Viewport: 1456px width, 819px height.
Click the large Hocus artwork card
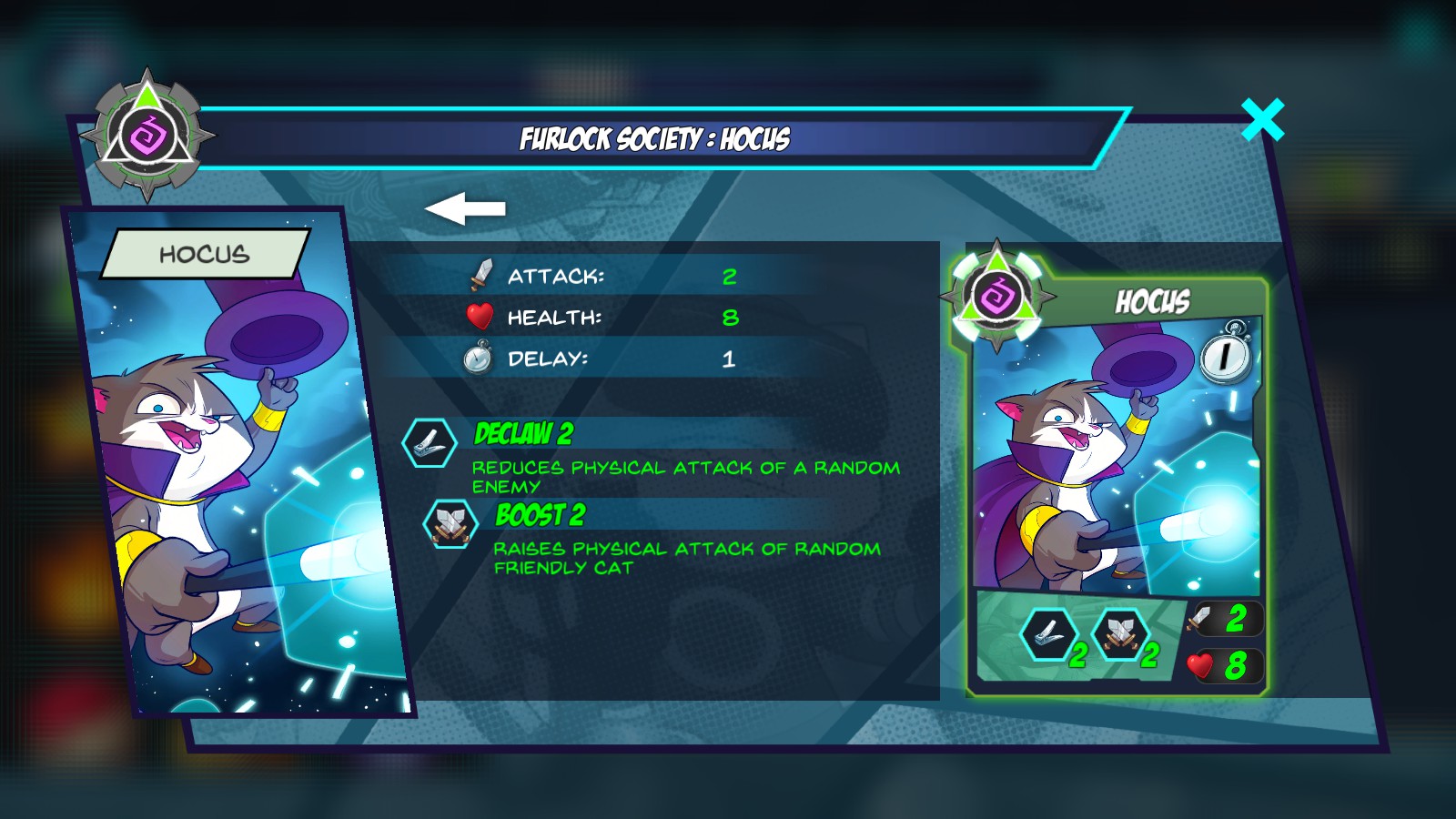[x=238, y=464]
